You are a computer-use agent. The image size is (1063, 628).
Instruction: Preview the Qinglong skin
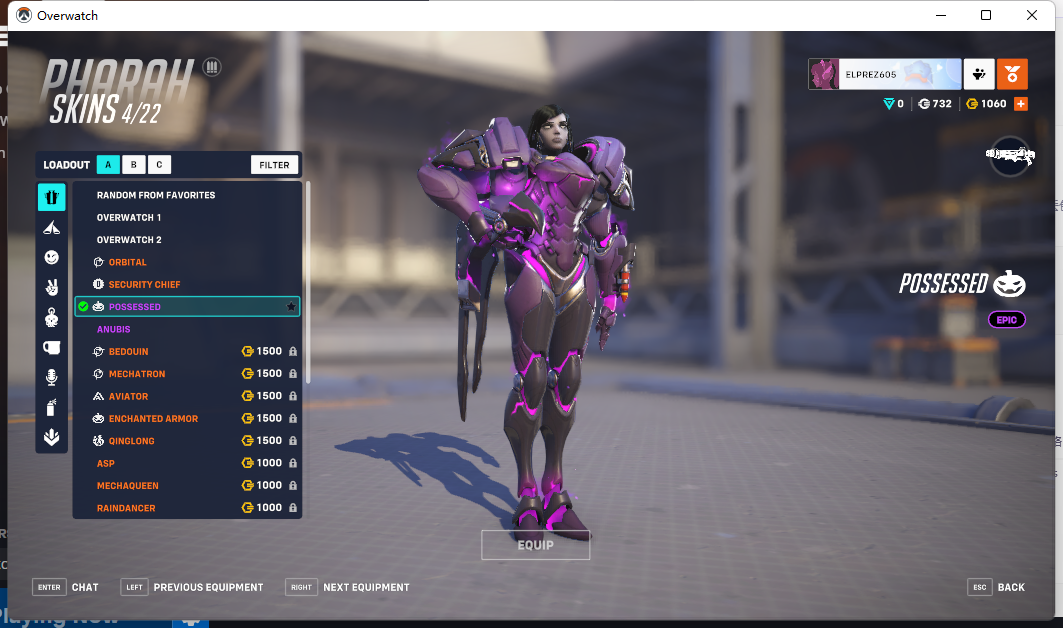pos(131,441)
